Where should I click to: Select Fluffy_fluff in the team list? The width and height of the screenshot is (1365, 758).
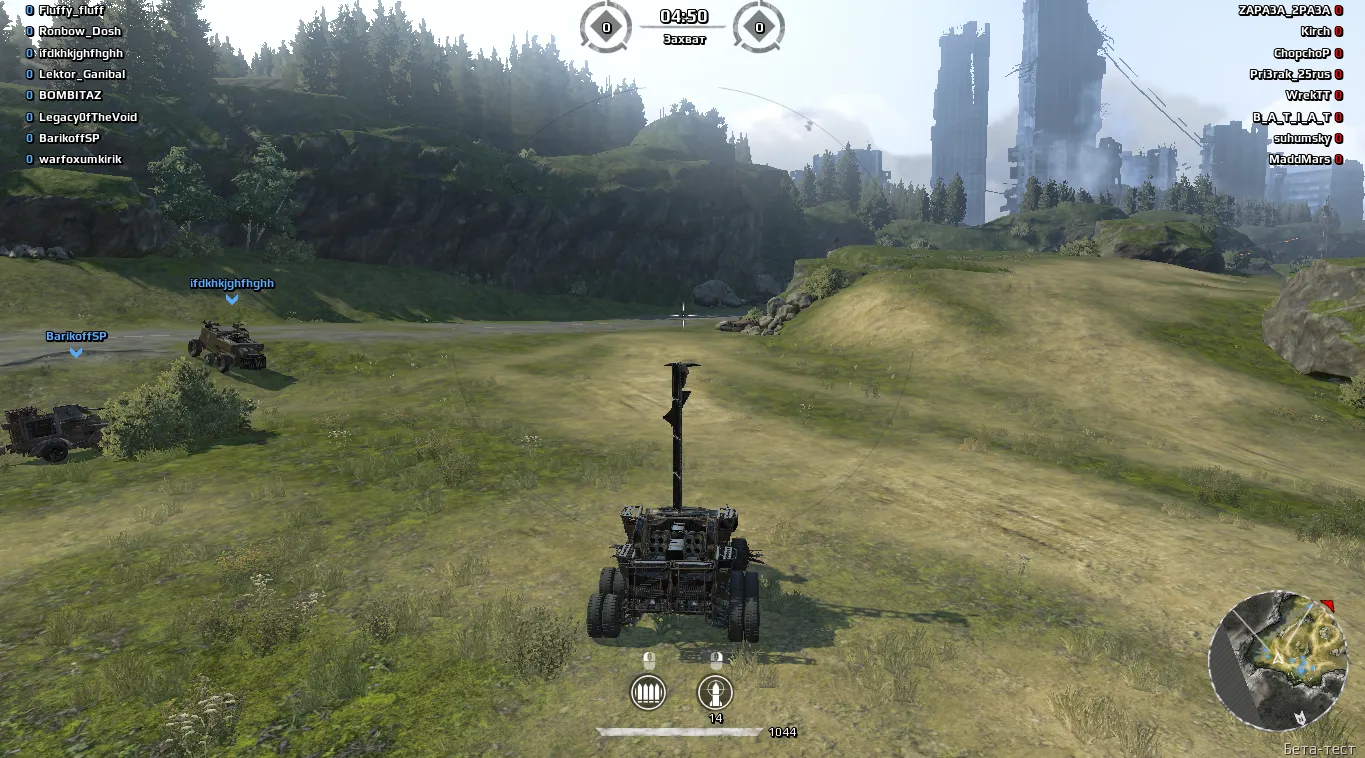(x=71, y=10)
